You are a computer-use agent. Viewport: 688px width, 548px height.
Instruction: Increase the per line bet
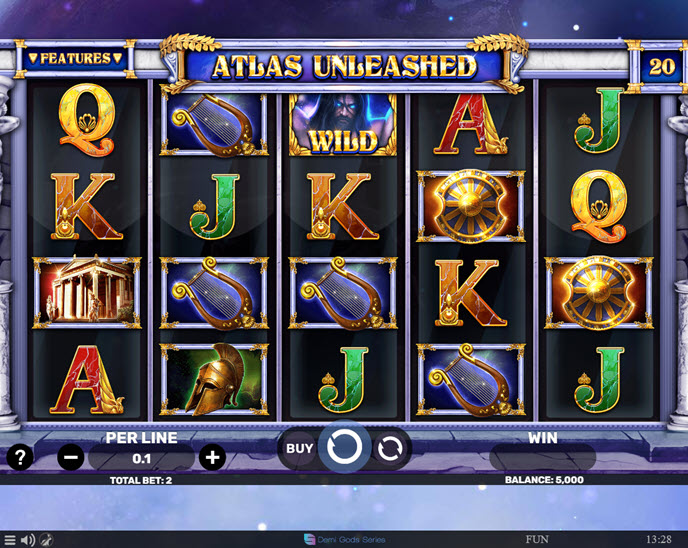pyautogui.click(x=212, y=458)
